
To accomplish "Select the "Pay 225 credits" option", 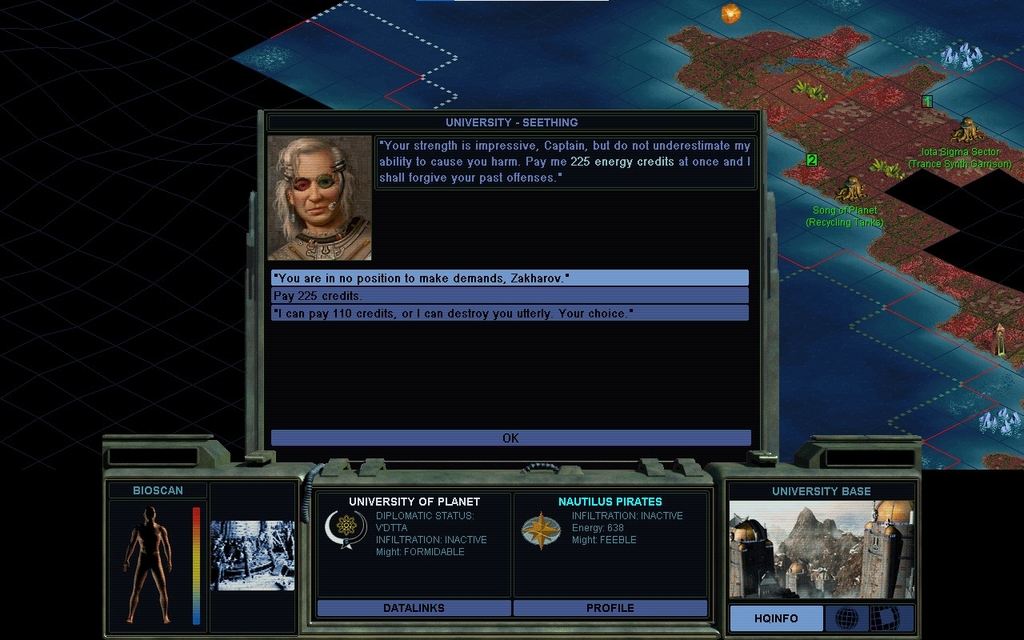I will point(509,296).
